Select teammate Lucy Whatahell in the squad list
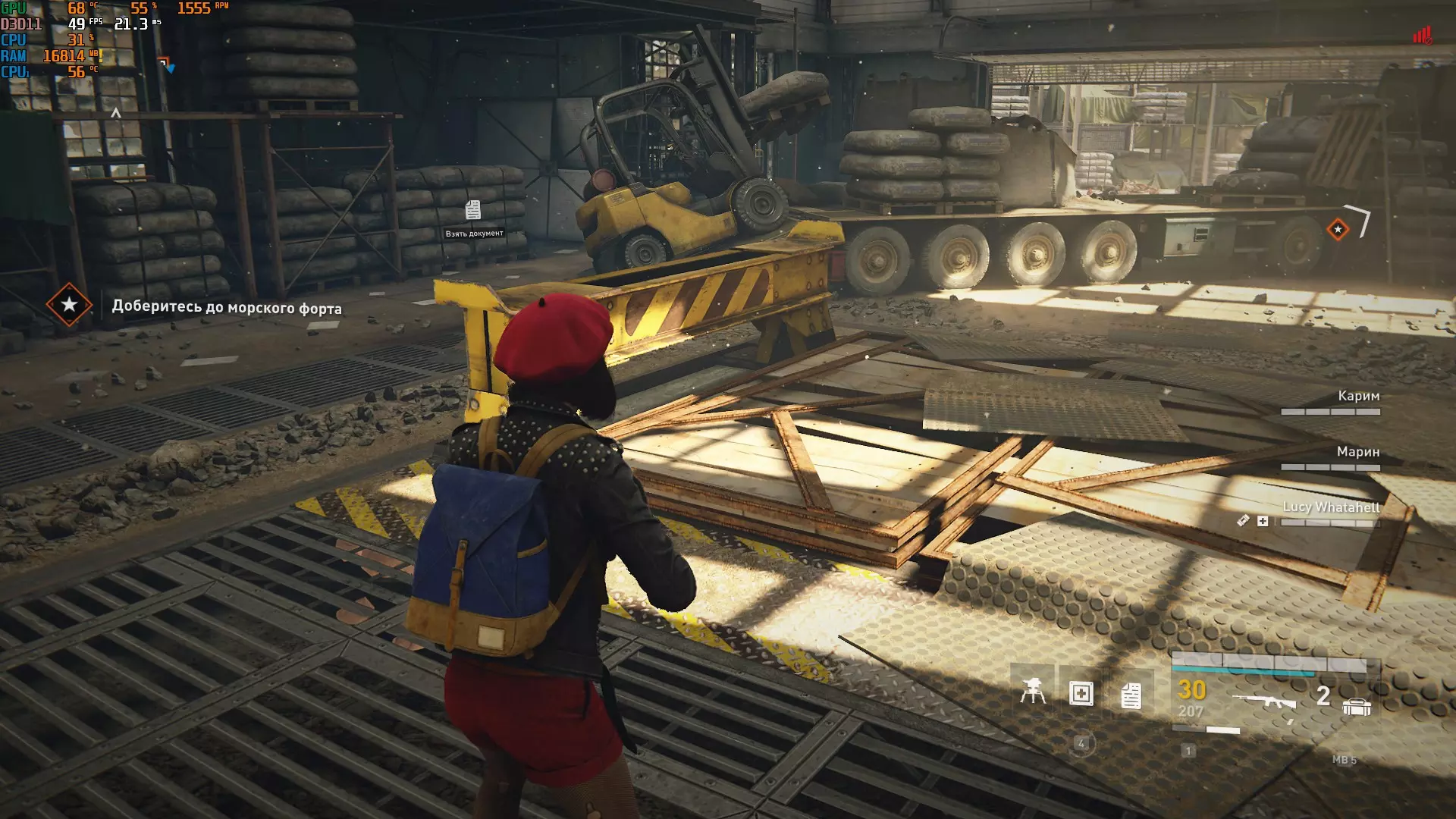The height and width of the screenshot is (819, 1456). (x=1331, y=507)
